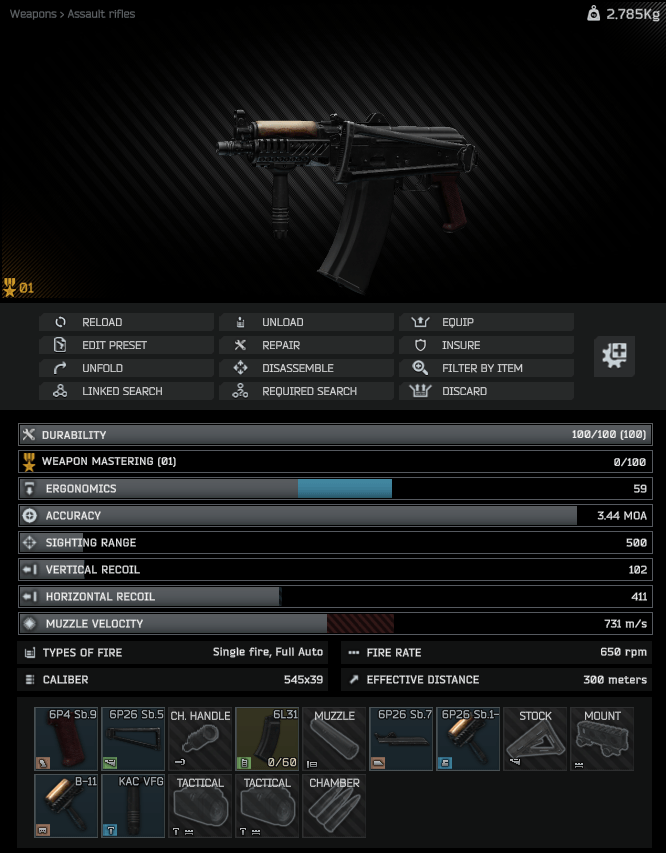Disassemble the rifle
Viewport: 666px width, 853px height.
pyautogui.click(x=306, y=368)
